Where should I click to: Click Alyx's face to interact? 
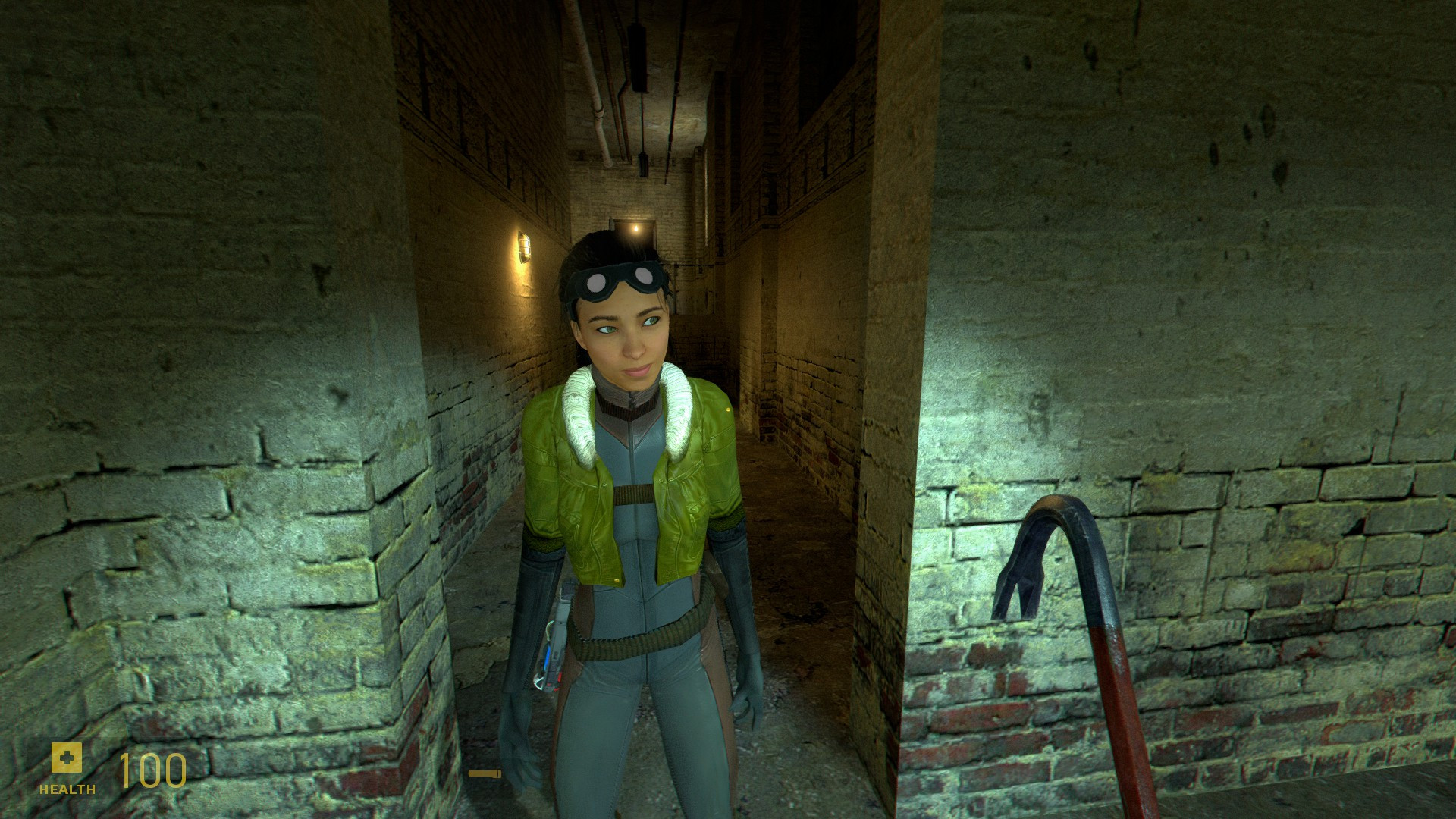[x=626, y=334]
